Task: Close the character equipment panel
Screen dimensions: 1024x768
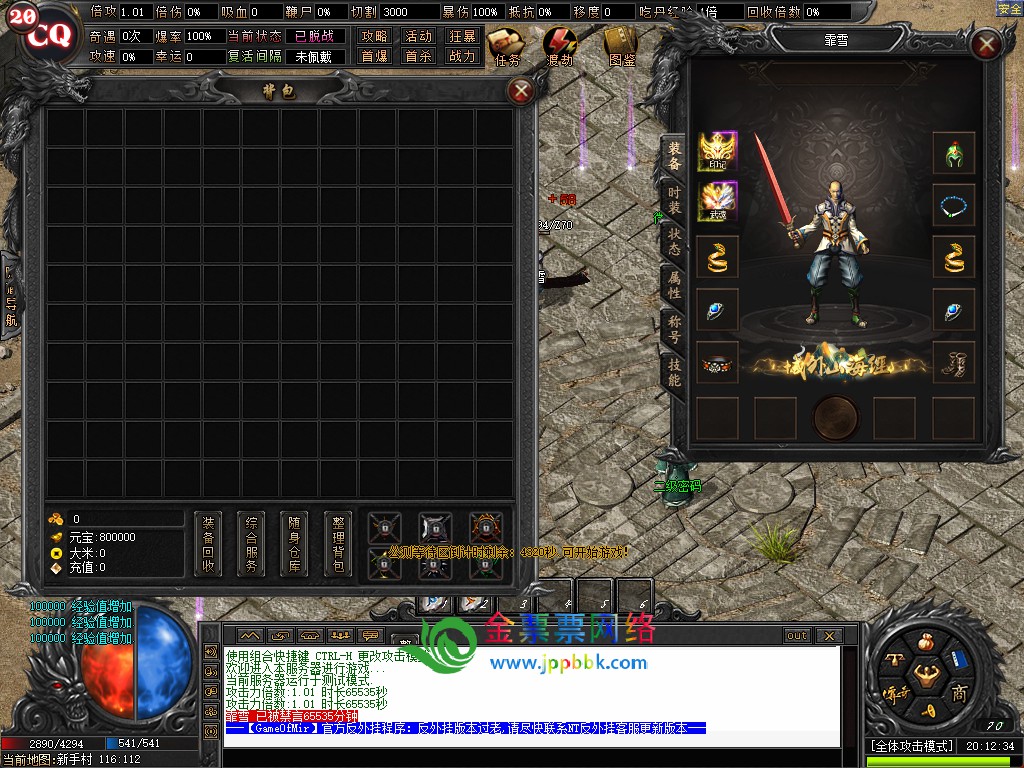Action: tap(986, 45)
